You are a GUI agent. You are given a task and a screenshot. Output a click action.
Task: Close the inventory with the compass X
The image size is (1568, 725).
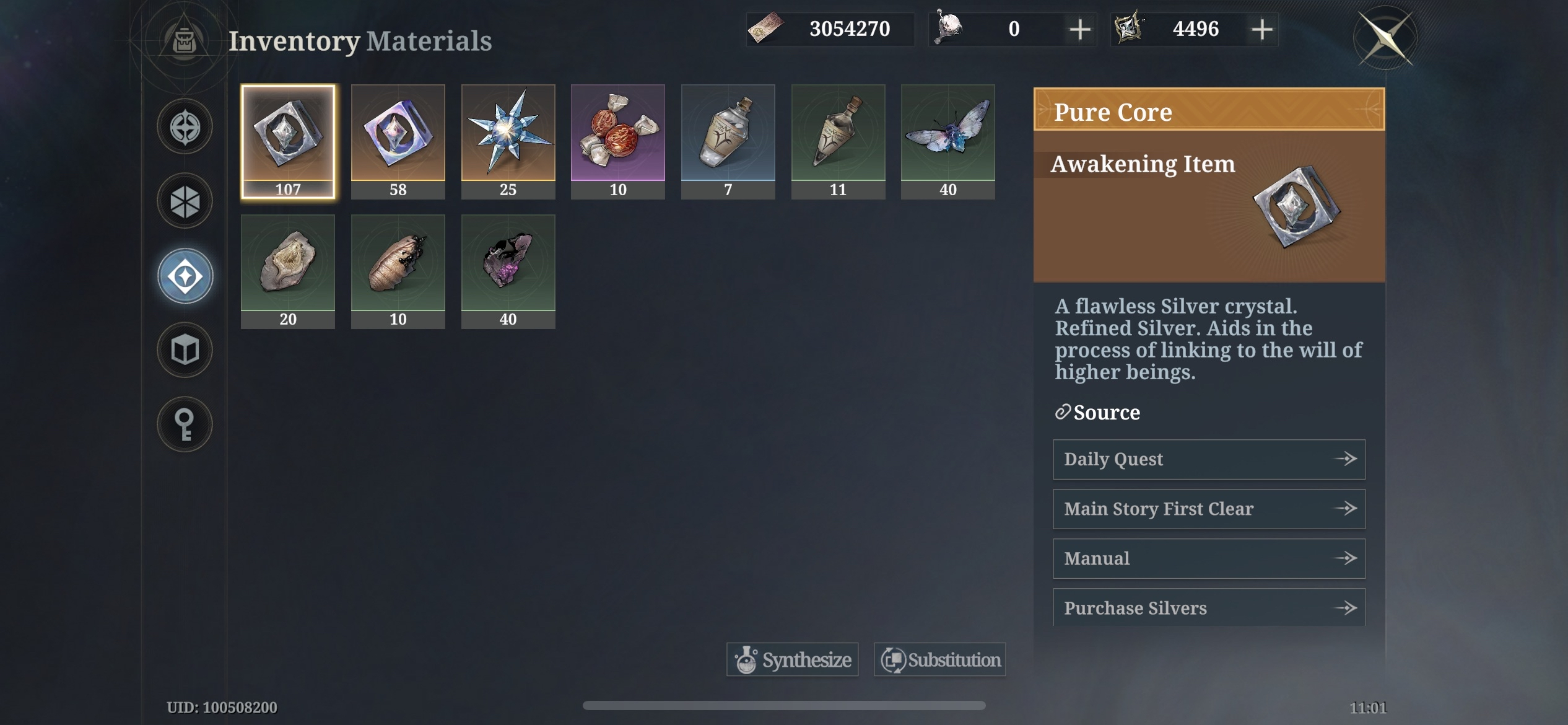click(1386, 37)
